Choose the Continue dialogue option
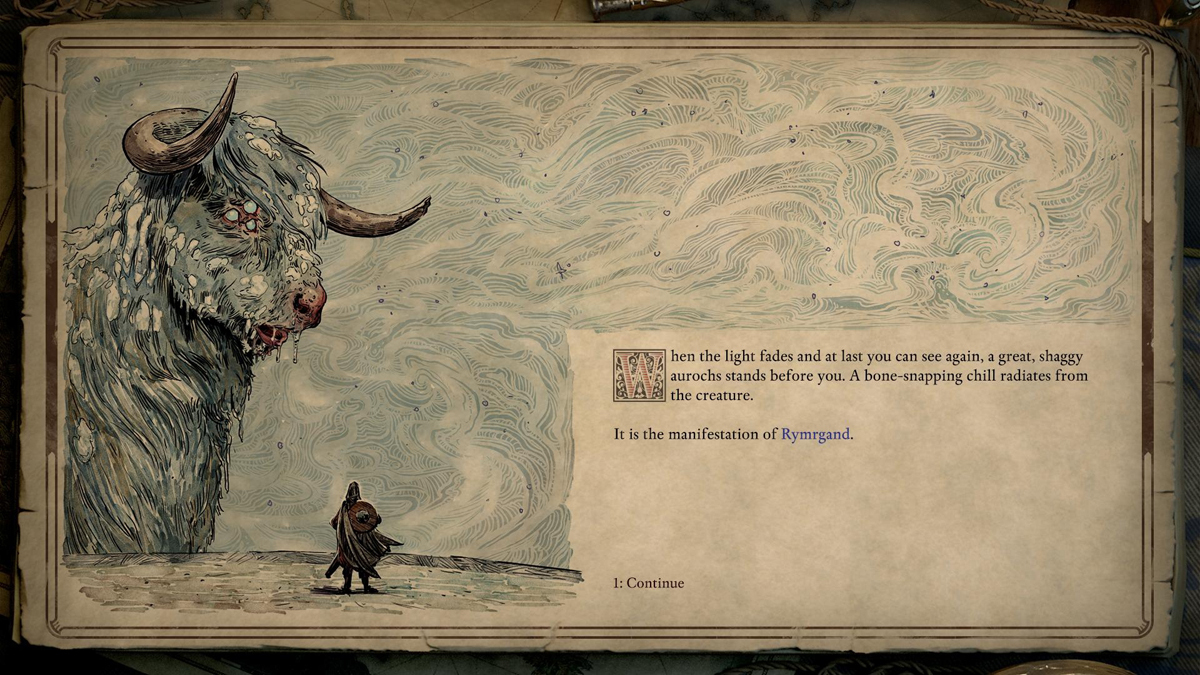Screen dimensions: 1200x675 click(x=649, y=583)
